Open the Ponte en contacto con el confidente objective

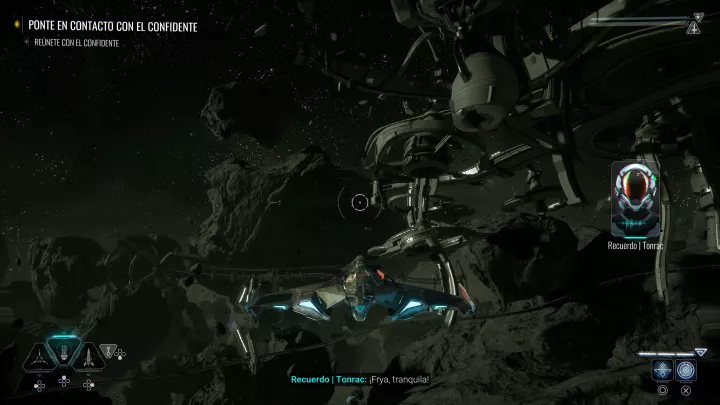[112, 25]
